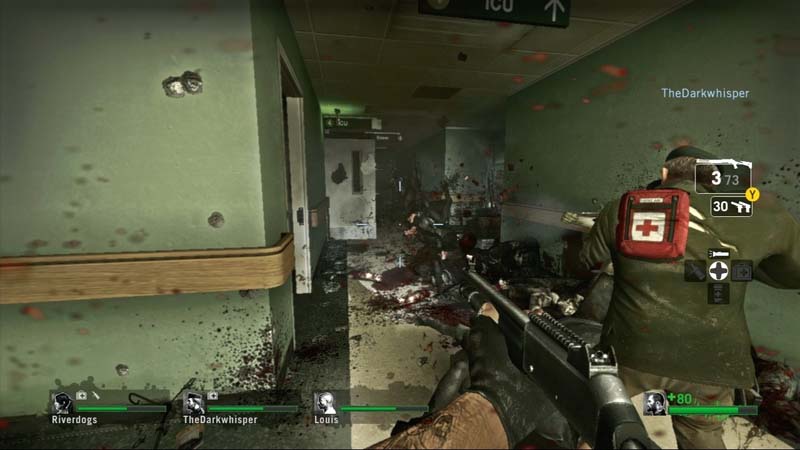The width and height of the screenshot is (800, 450).
Task: Choose the pipe bomb item slot
Action: tap(696, 271)
